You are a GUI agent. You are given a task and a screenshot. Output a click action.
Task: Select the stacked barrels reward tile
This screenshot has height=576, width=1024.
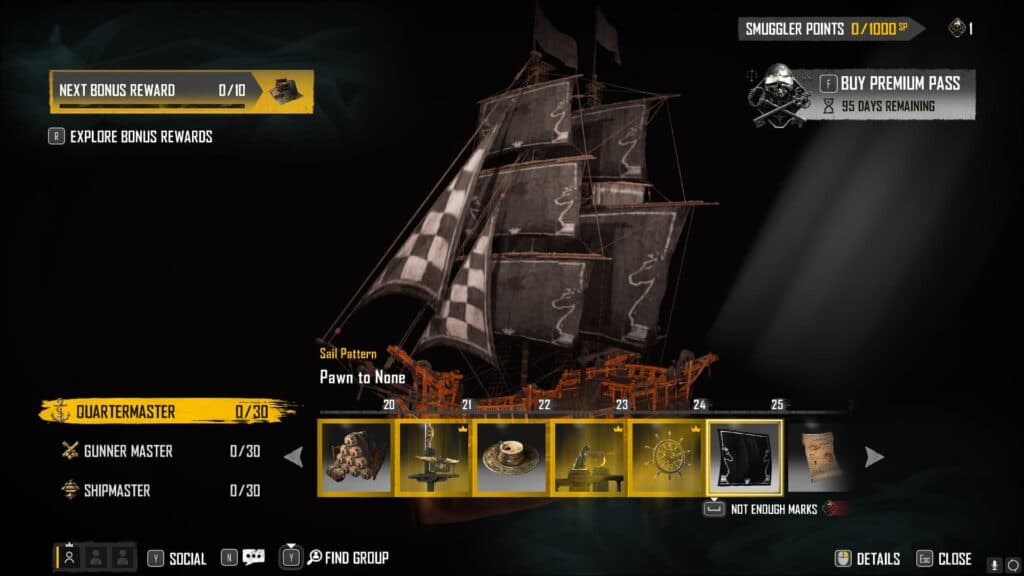tap(357, 457)
